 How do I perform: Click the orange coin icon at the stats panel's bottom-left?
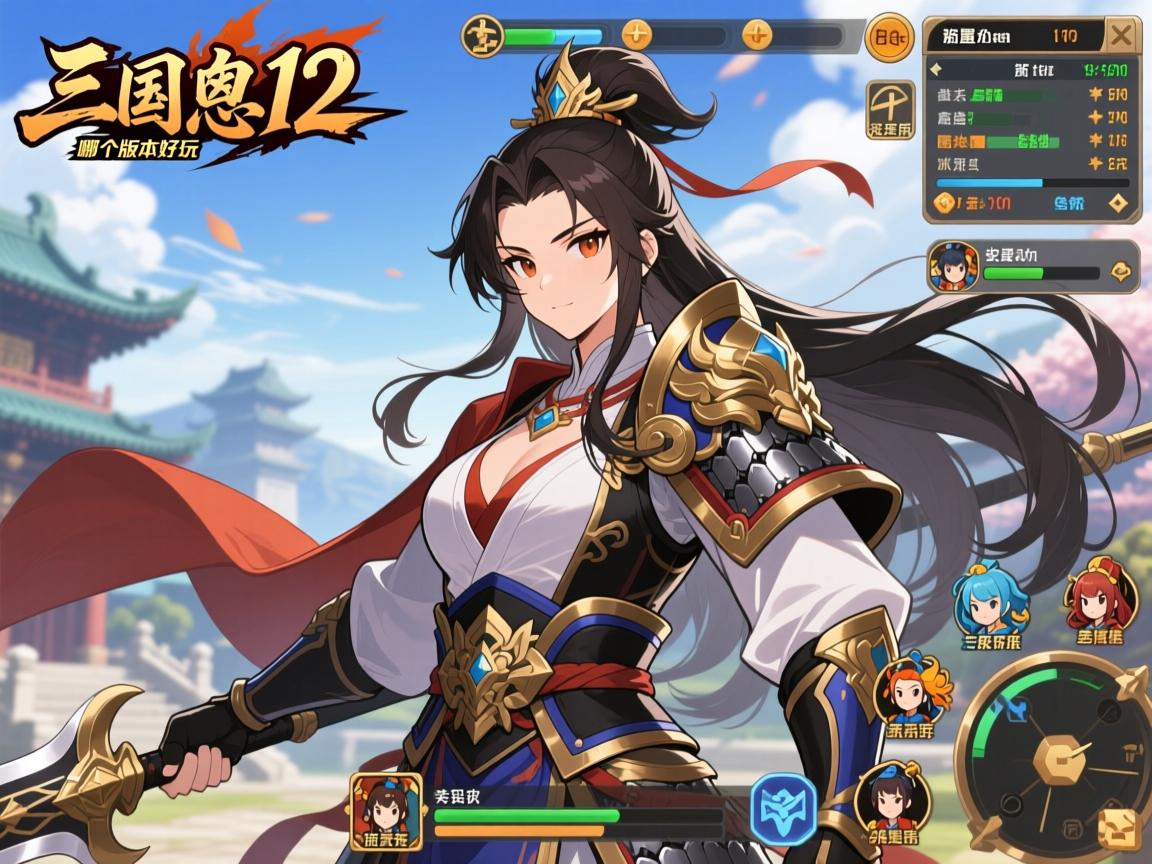click(x=945, y=203)
